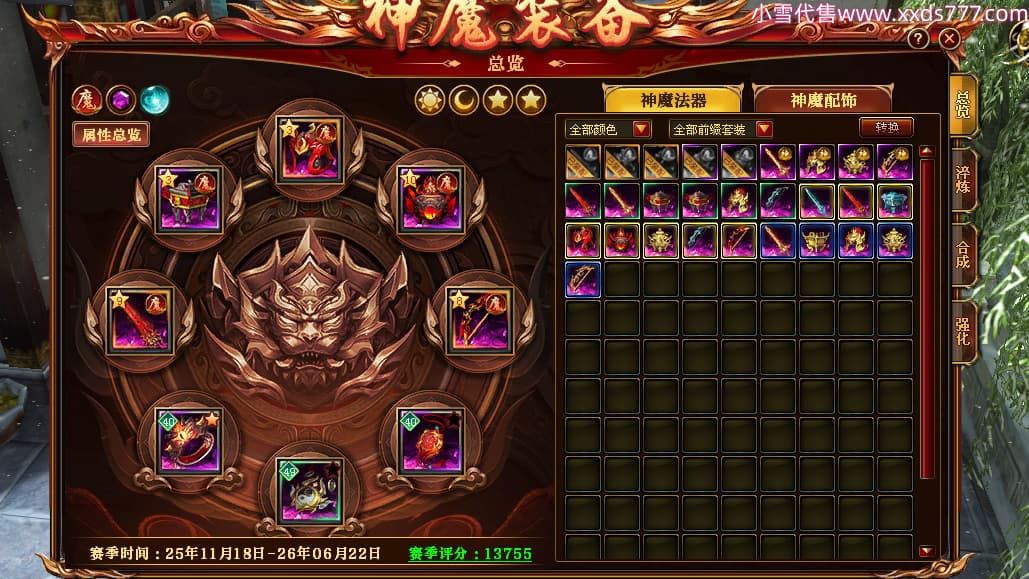Select the crescent moon emblem icon
This screenshot has width=1029, height=579.
point(464,99)
